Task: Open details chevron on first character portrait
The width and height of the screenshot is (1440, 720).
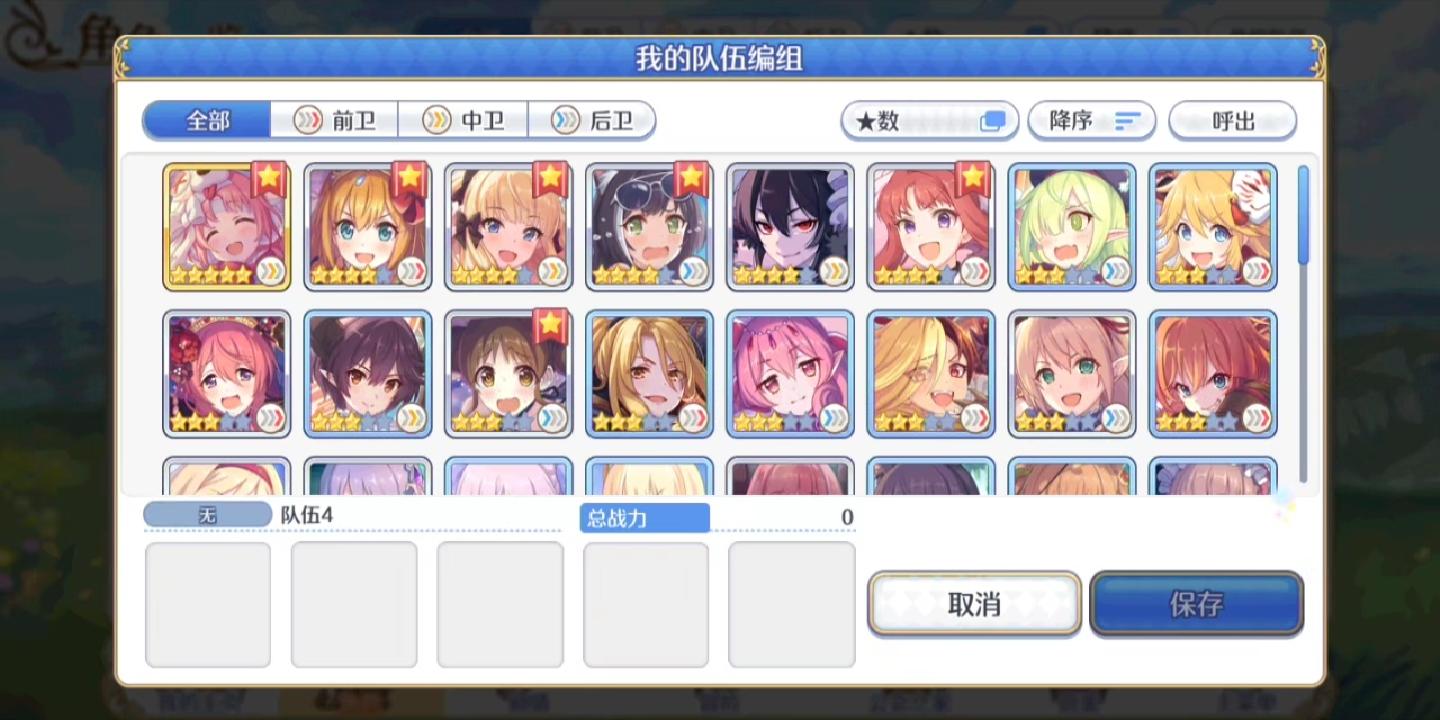Action: [x=269, y=273]
